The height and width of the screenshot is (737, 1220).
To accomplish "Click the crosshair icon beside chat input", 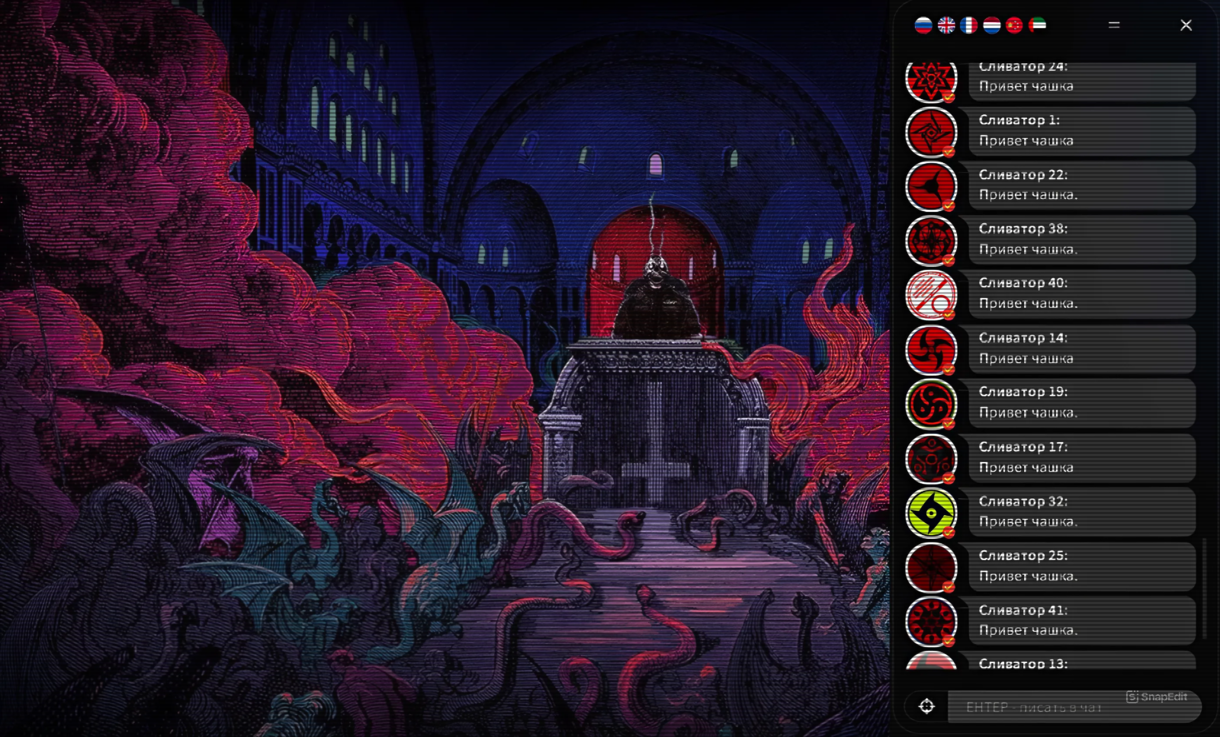I will [927, 707].
